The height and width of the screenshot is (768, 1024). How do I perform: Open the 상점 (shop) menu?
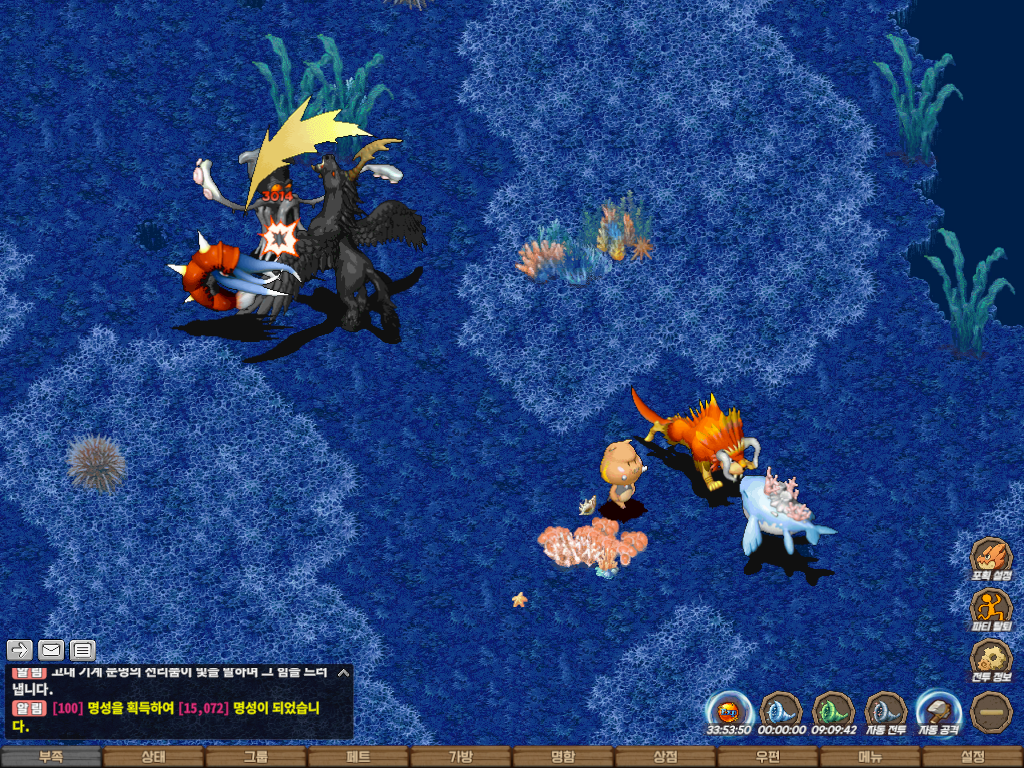[x=665, y=757]
